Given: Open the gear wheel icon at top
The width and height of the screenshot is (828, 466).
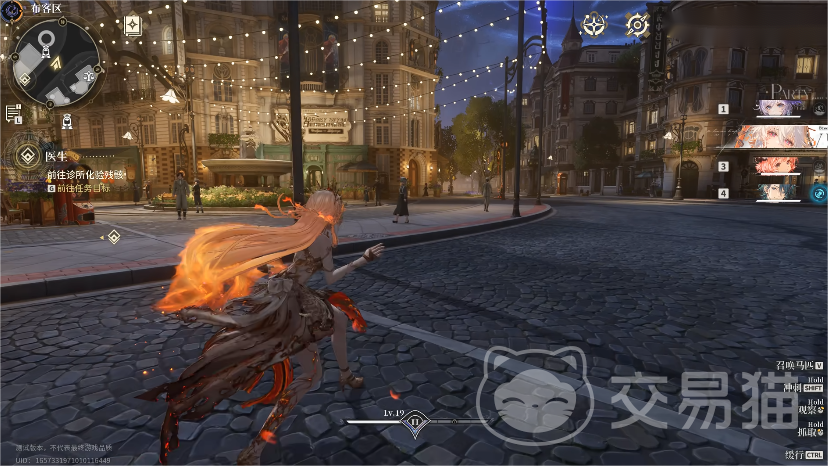Looking at the screenshot, I should pos(637,25).
